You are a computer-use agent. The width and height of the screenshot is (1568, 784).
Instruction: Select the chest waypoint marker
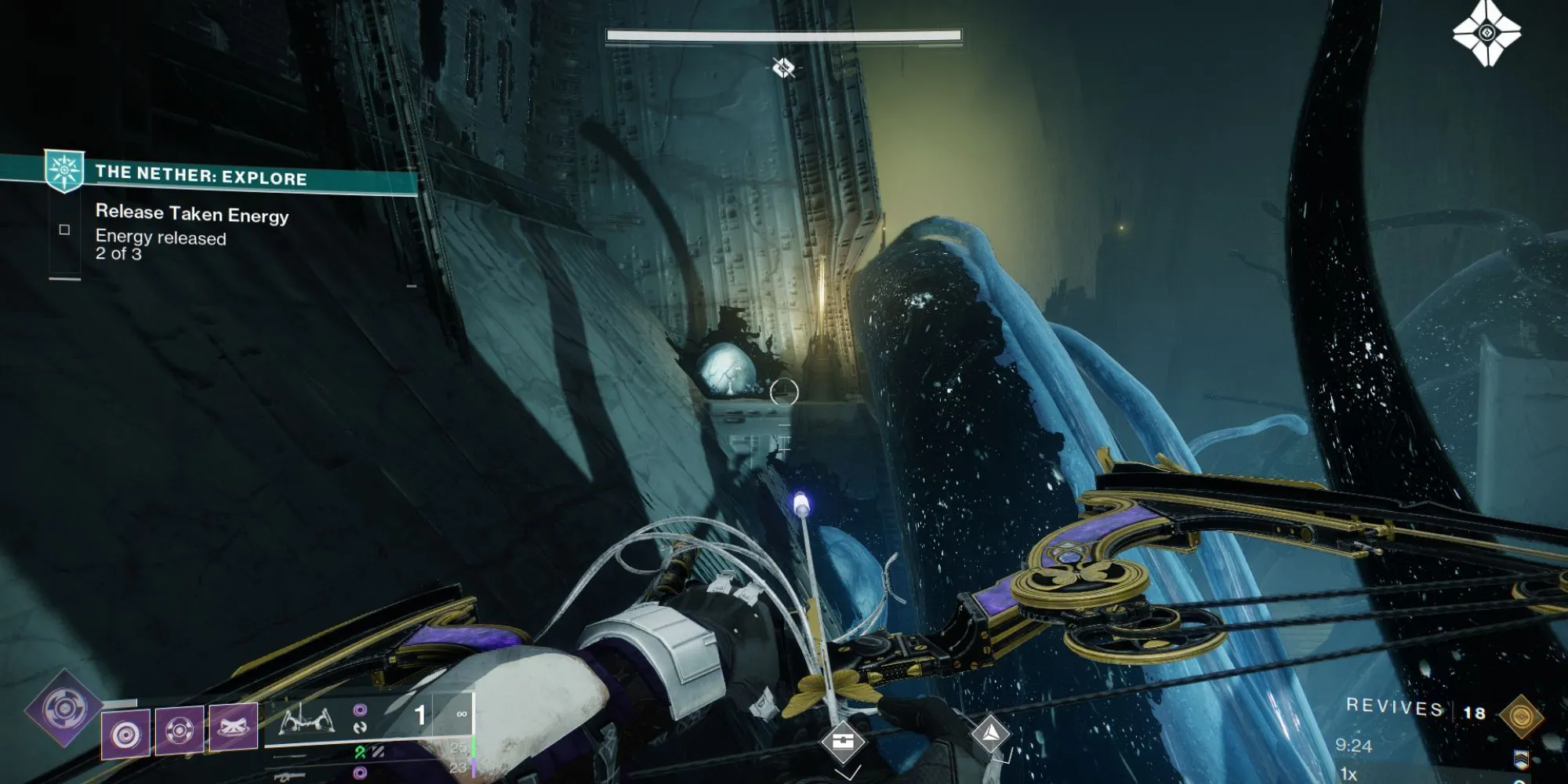[843, 742]
